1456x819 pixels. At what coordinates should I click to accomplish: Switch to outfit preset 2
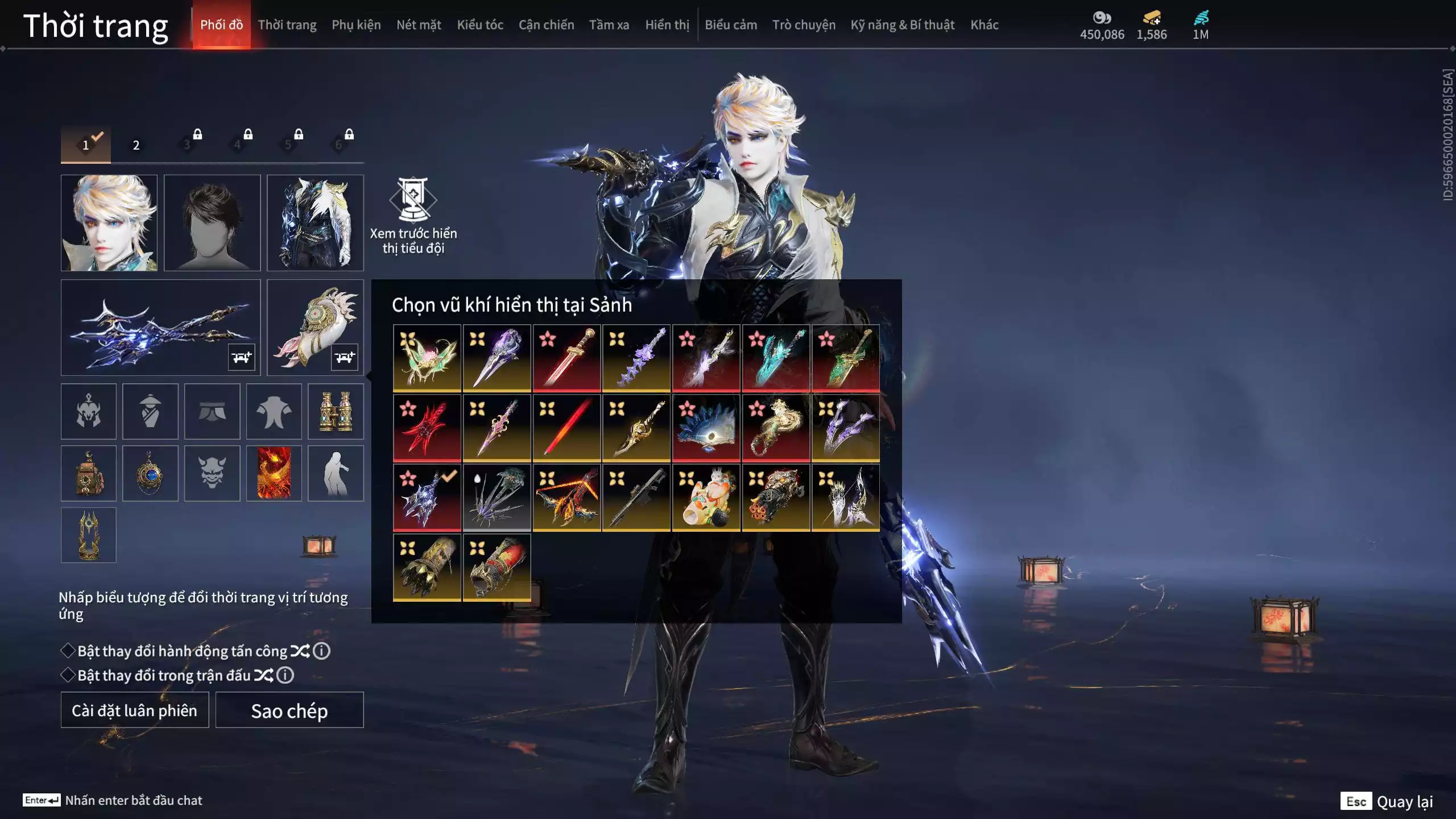click(136, 145)
